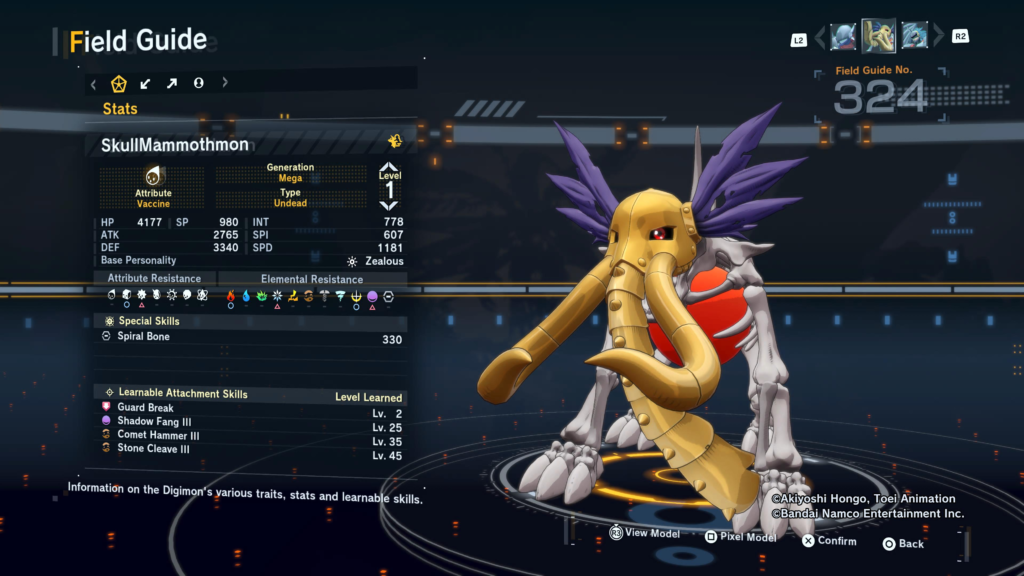The image size is (1024, 576).
Task: Click the left chevron by the Digimon thumbnails
Action: point(821,38)
